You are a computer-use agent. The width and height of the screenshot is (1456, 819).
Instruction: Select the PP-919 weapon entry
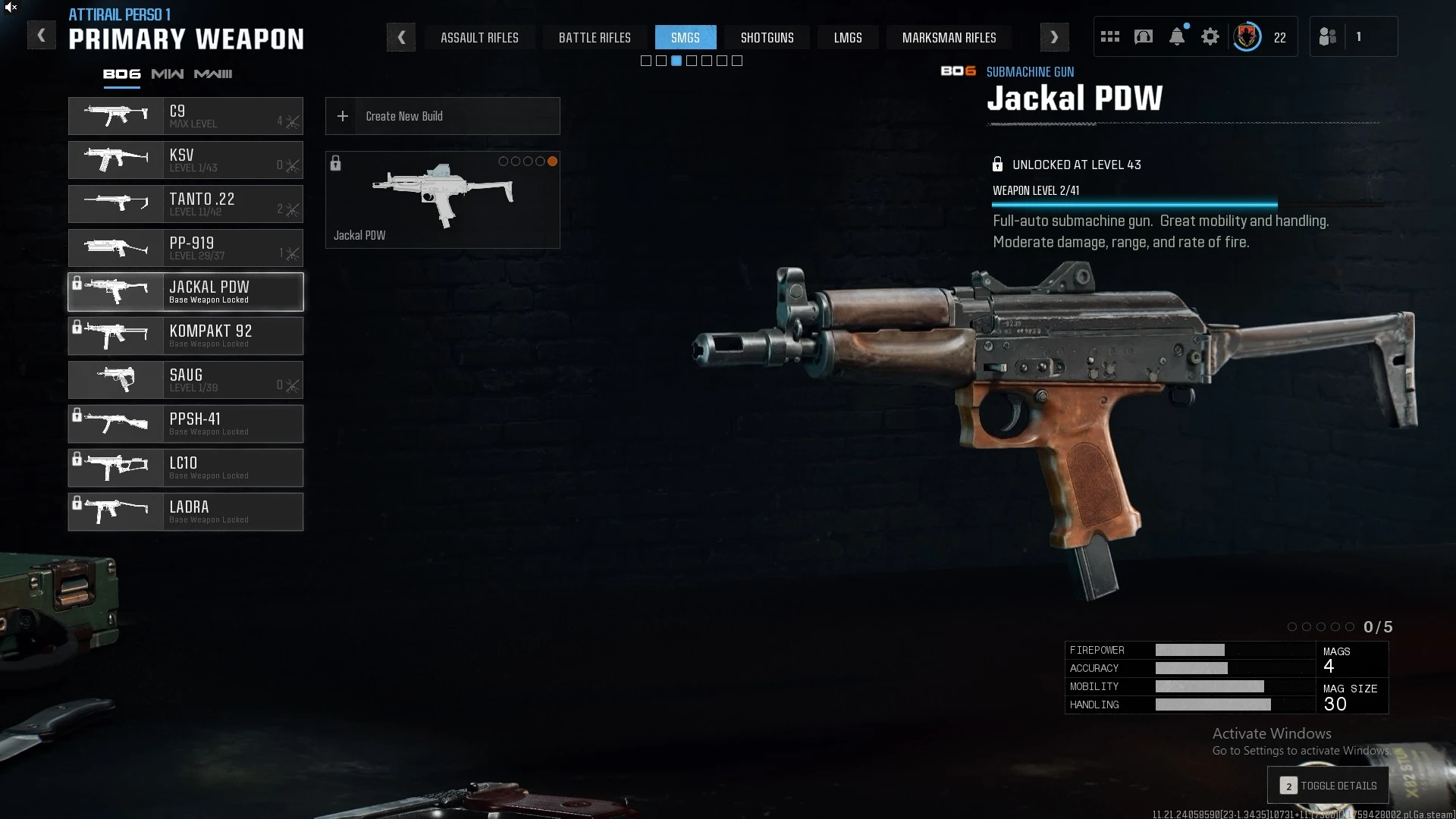pyautogui.click(x=186, y=248)
